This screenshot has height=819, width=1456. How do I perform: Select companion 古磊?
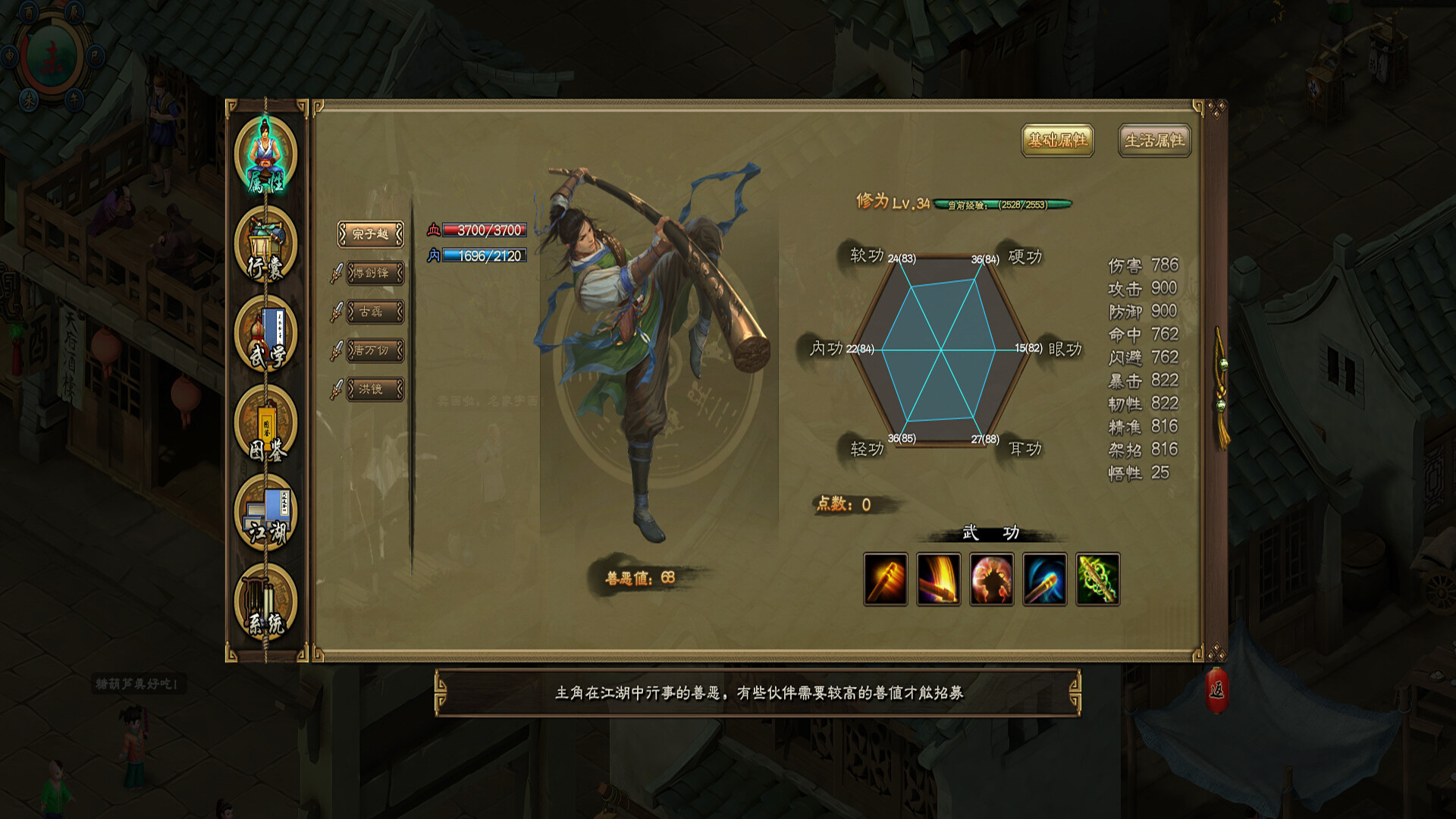pyautogui.click(x=375, y=312)
